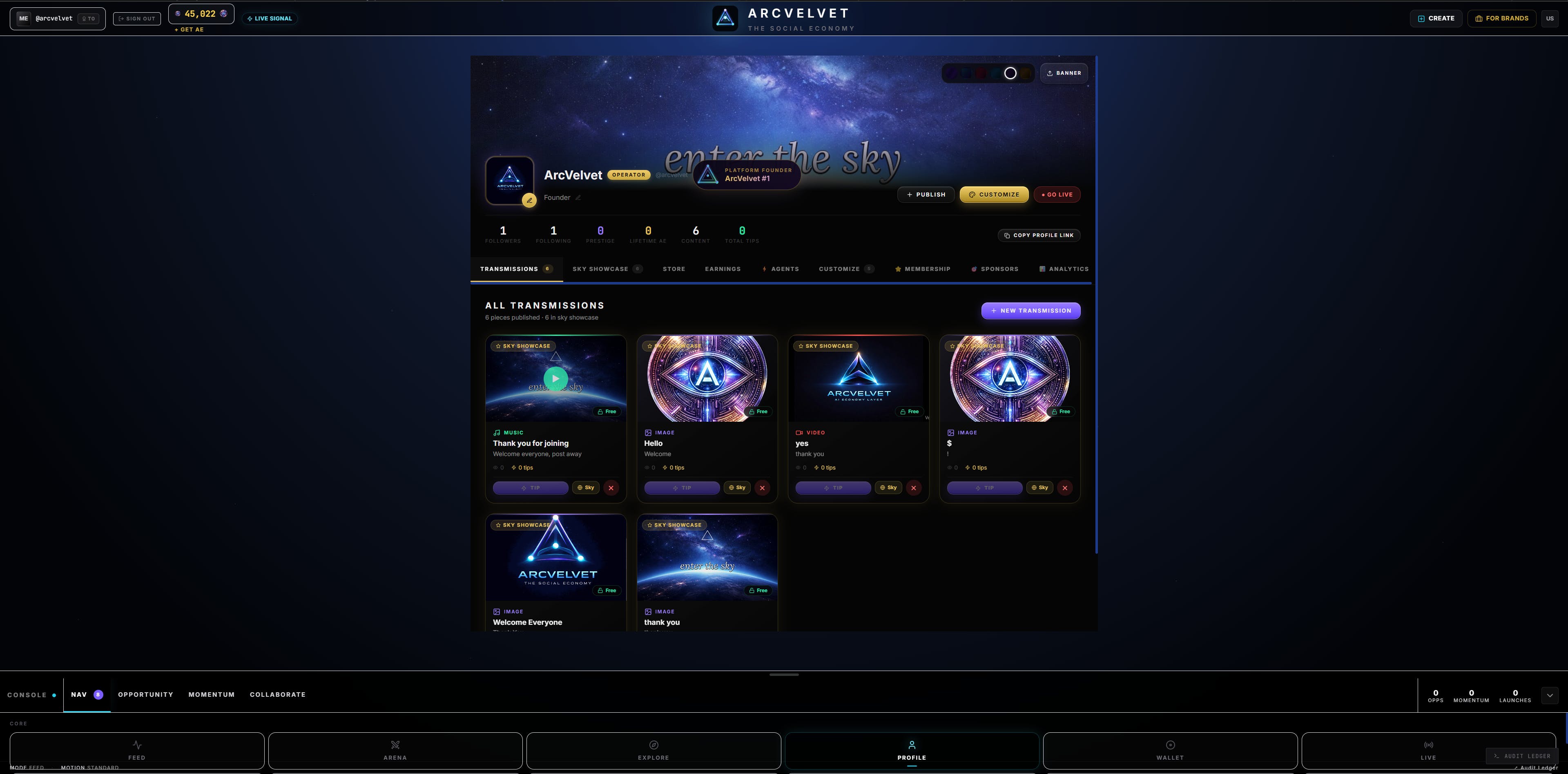This screenshot has height=774, width=1568.
Task: Navigate to the Explore section
Action: point(653,750)
